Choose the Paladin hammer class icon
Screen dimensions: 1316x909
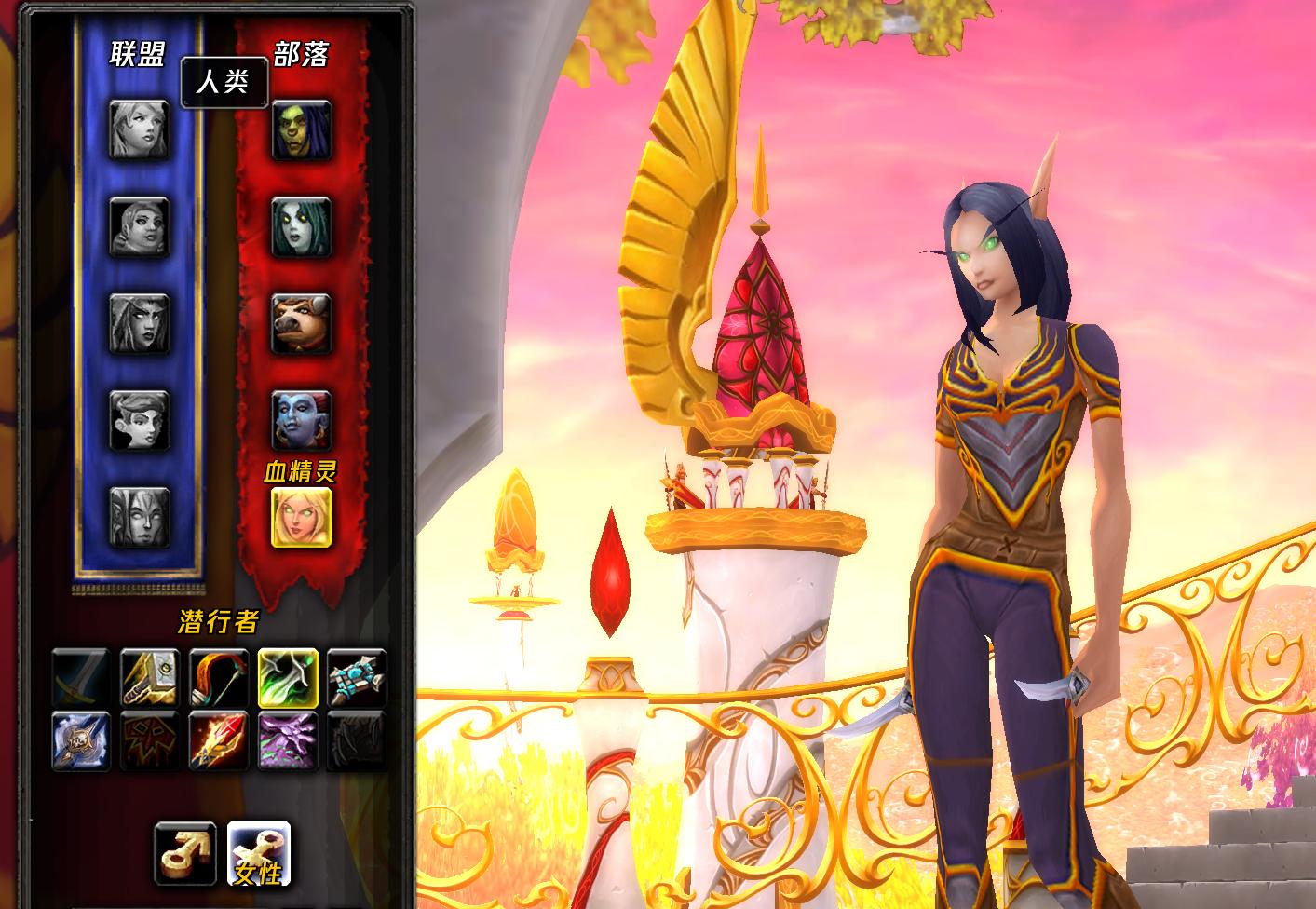click(150, 678)
